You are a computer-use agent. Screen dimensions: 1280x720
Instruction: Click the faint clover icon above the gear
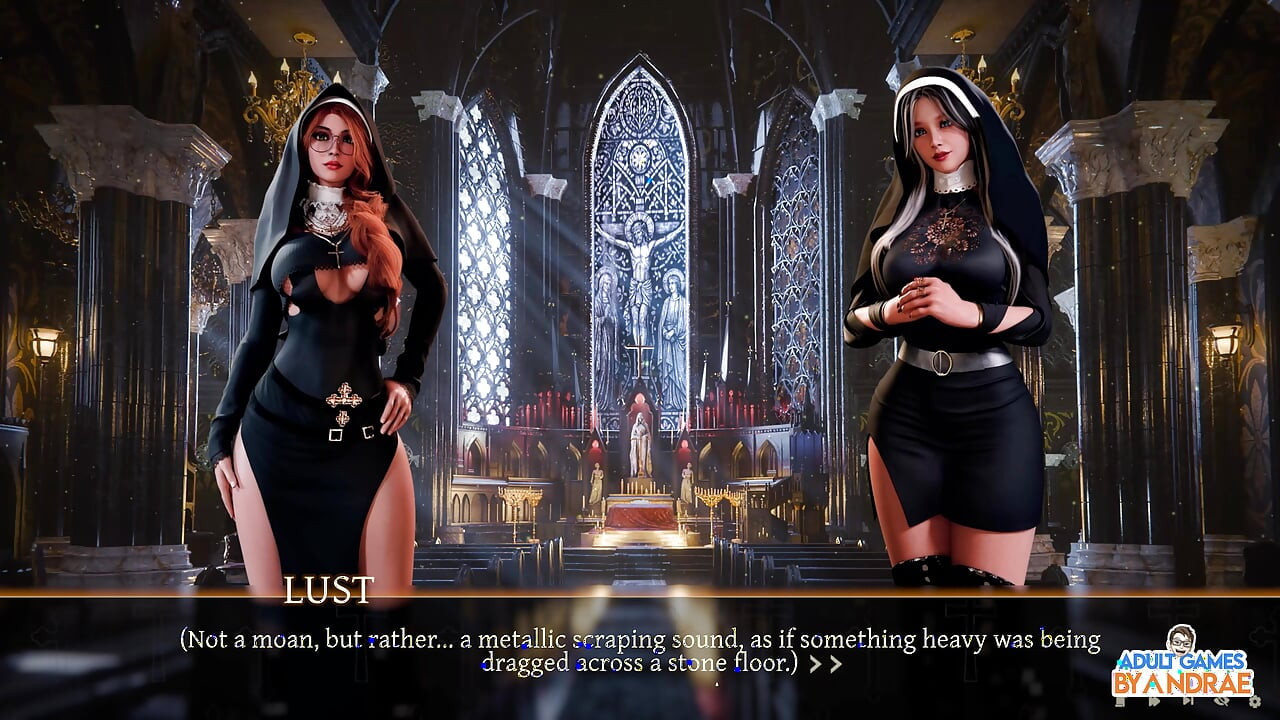(1260, 636)
